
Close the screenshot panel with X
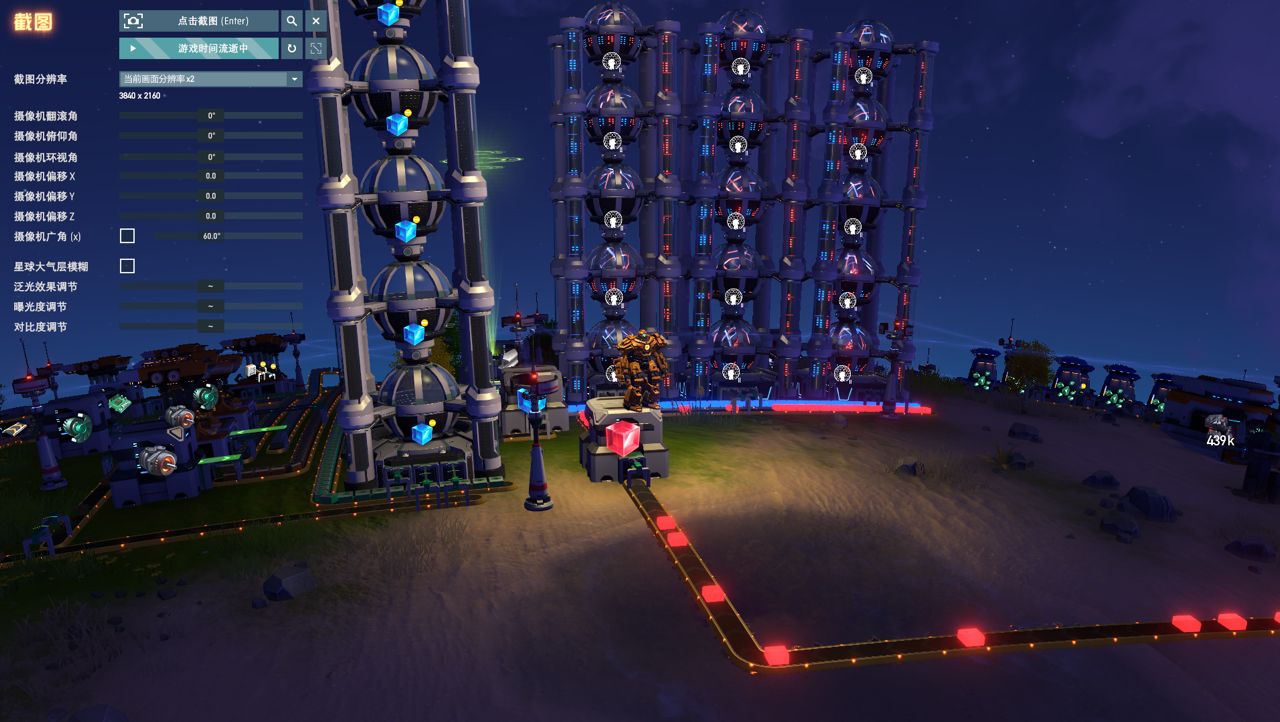tap(316, 21)
